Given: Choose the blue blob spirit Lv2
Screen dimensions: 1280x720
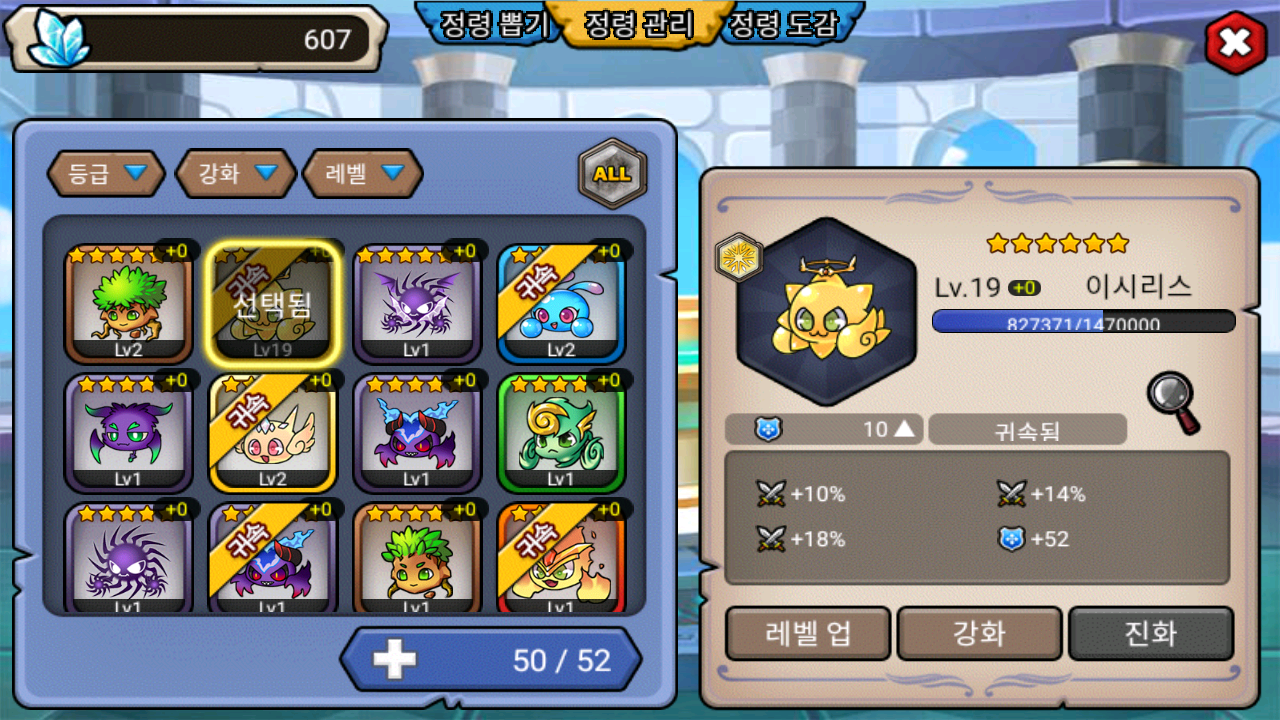Looking at the screenshot, I should coord(561,304).
